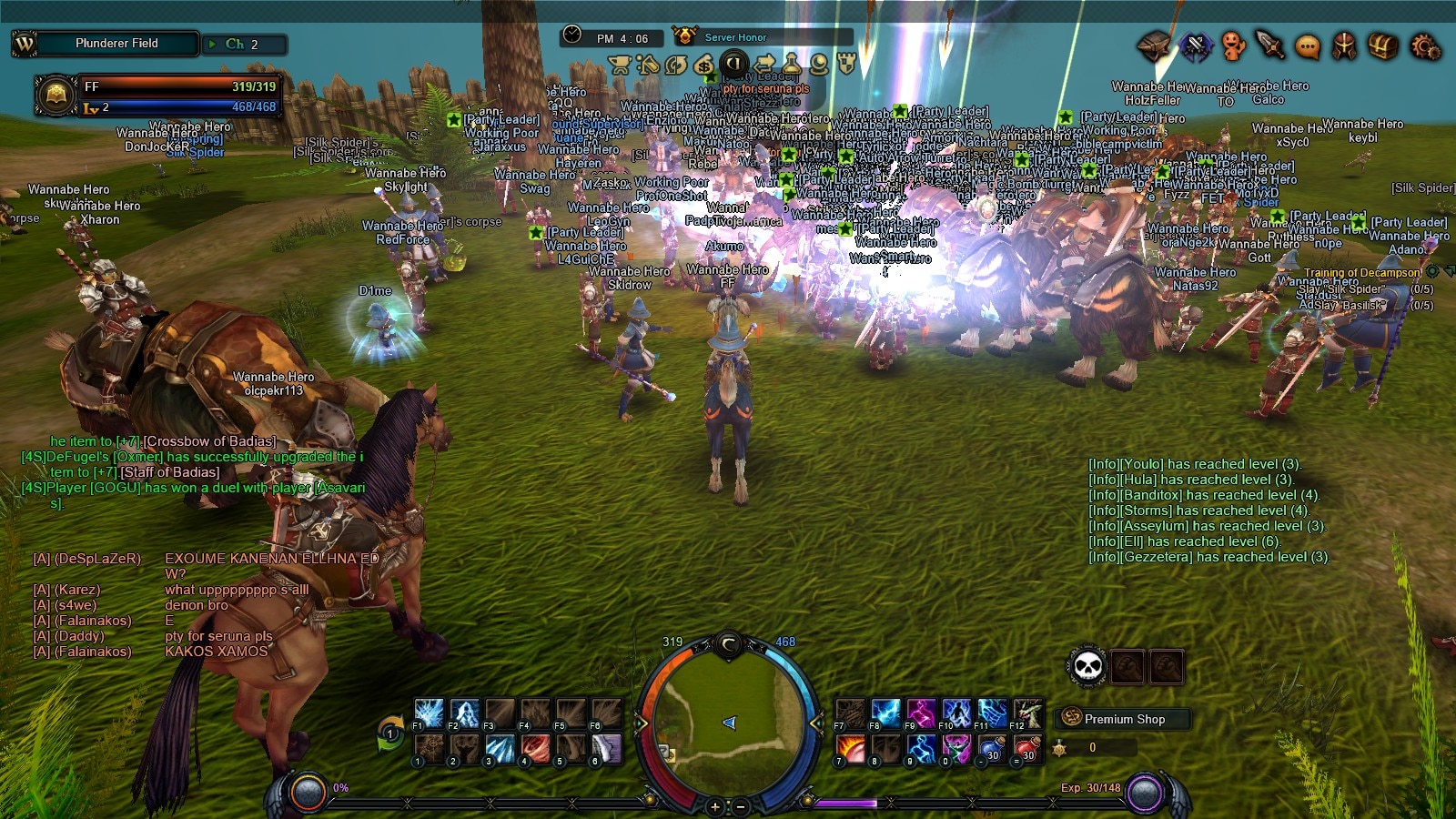
Task: Open the treasure chest inventory icon
Action: pos(1382,45)
